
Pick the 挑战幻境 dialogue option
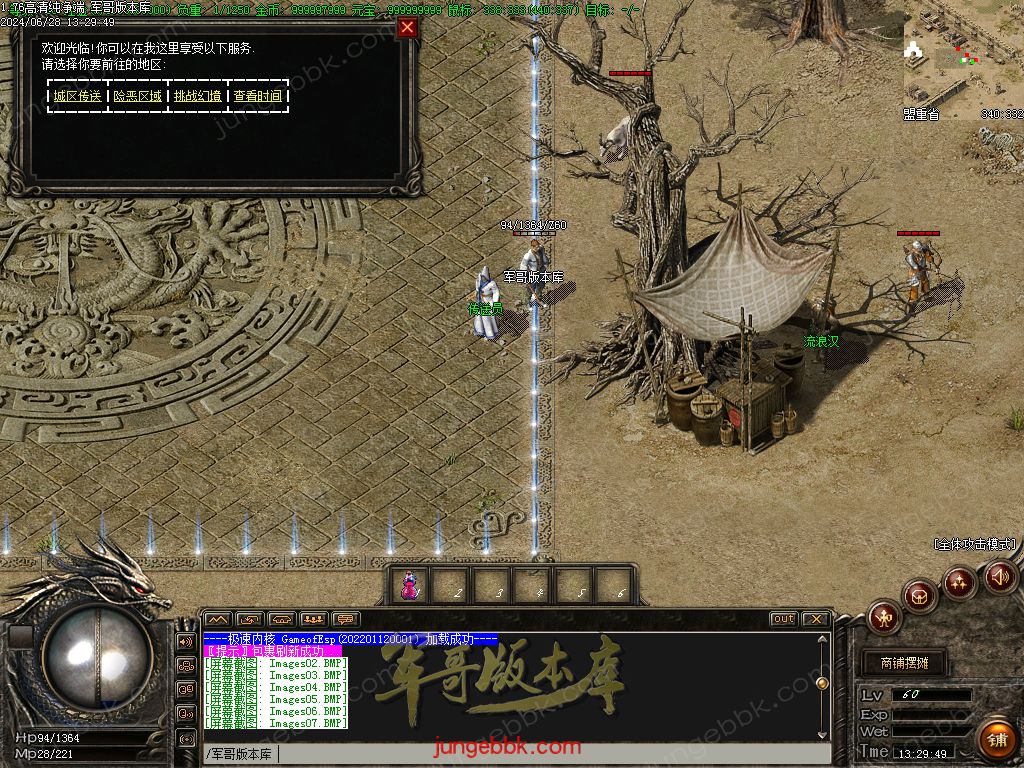point(198,96)
